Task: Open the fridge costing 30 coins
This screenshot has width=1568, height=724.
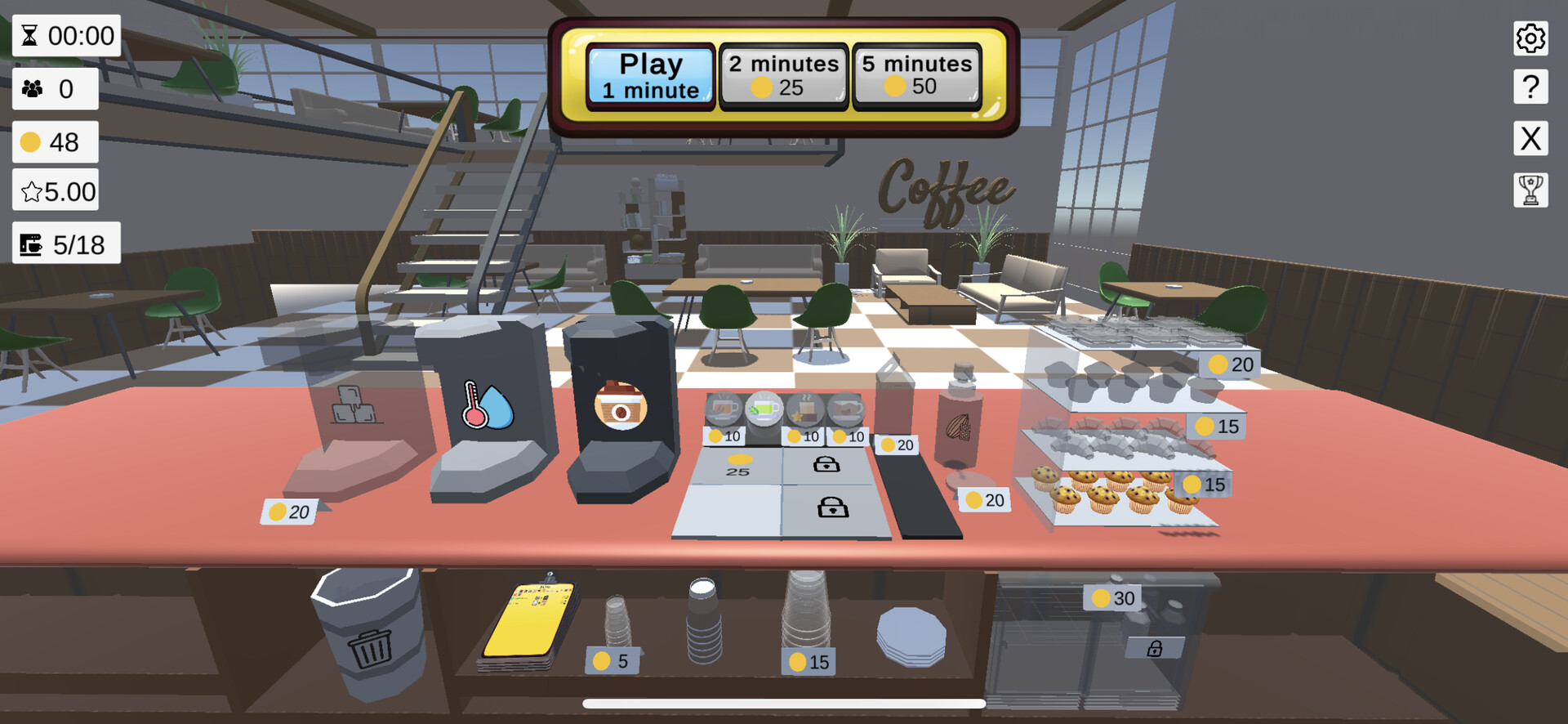Action: (x=1114, y=597)
